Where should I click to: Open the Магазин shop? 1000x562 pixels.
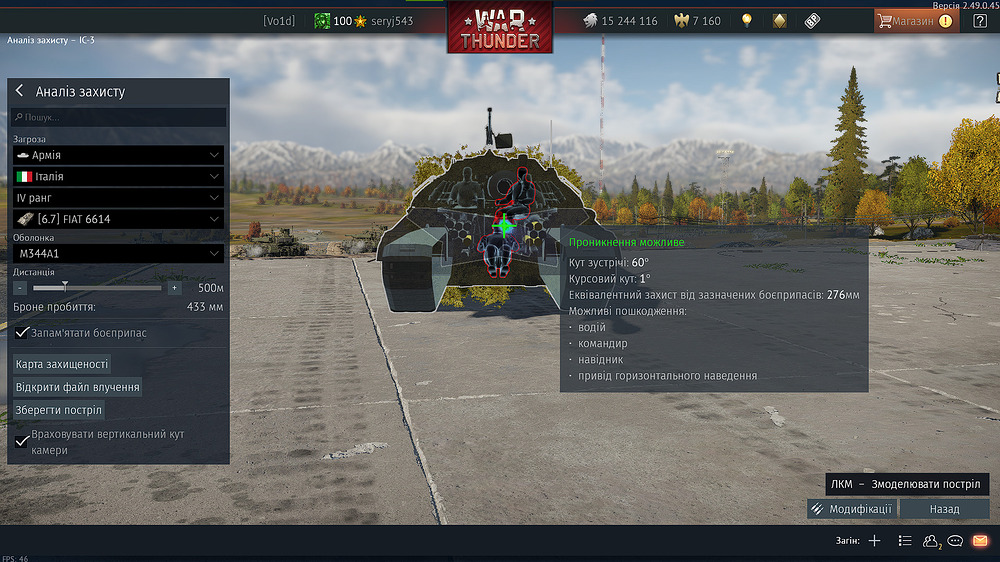[x=915, y=20]
